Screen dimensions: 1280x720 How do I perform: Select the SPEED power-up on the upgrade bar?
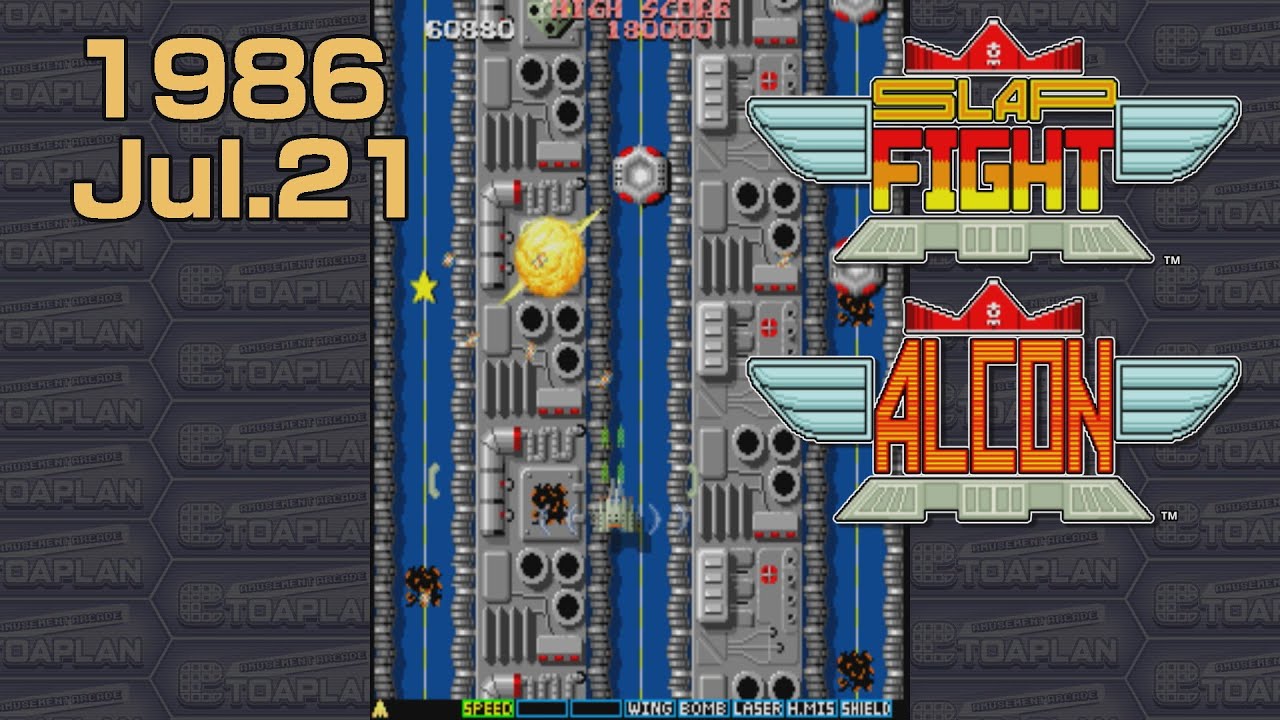[x=490, y=708]
